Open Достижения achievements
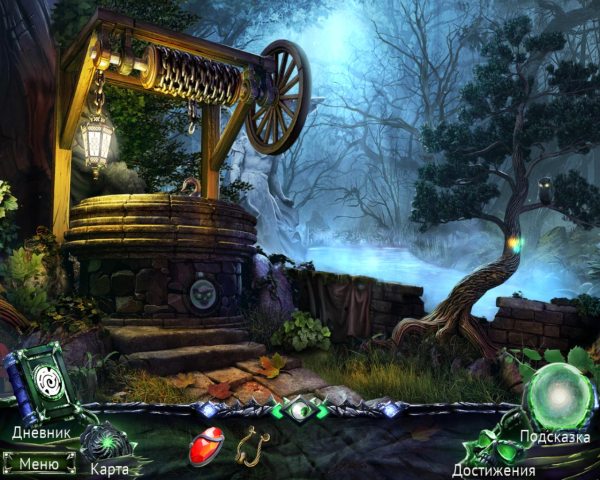Image resolution: width=600 pixels, height=480 pixels. [493, 469]
